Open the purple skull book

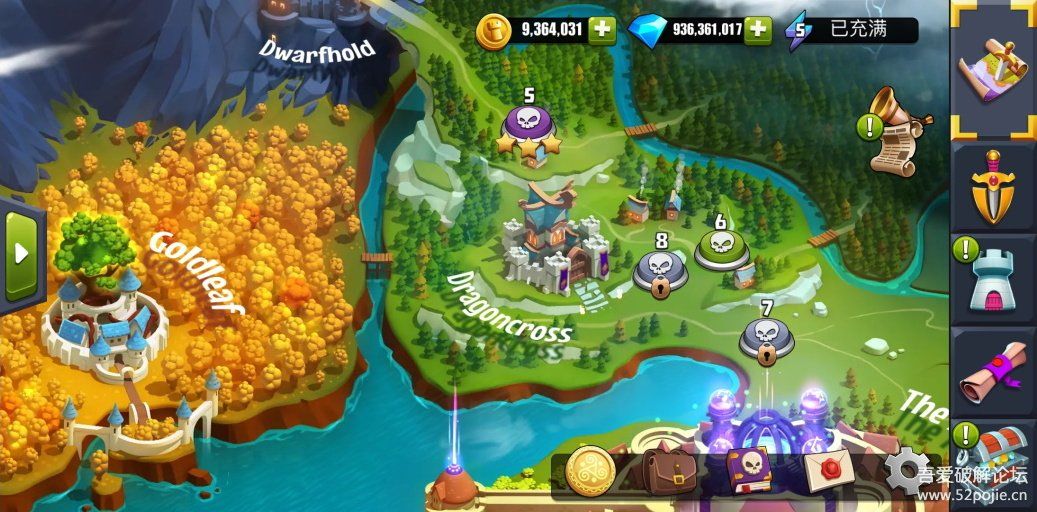[x=749, y=471]
